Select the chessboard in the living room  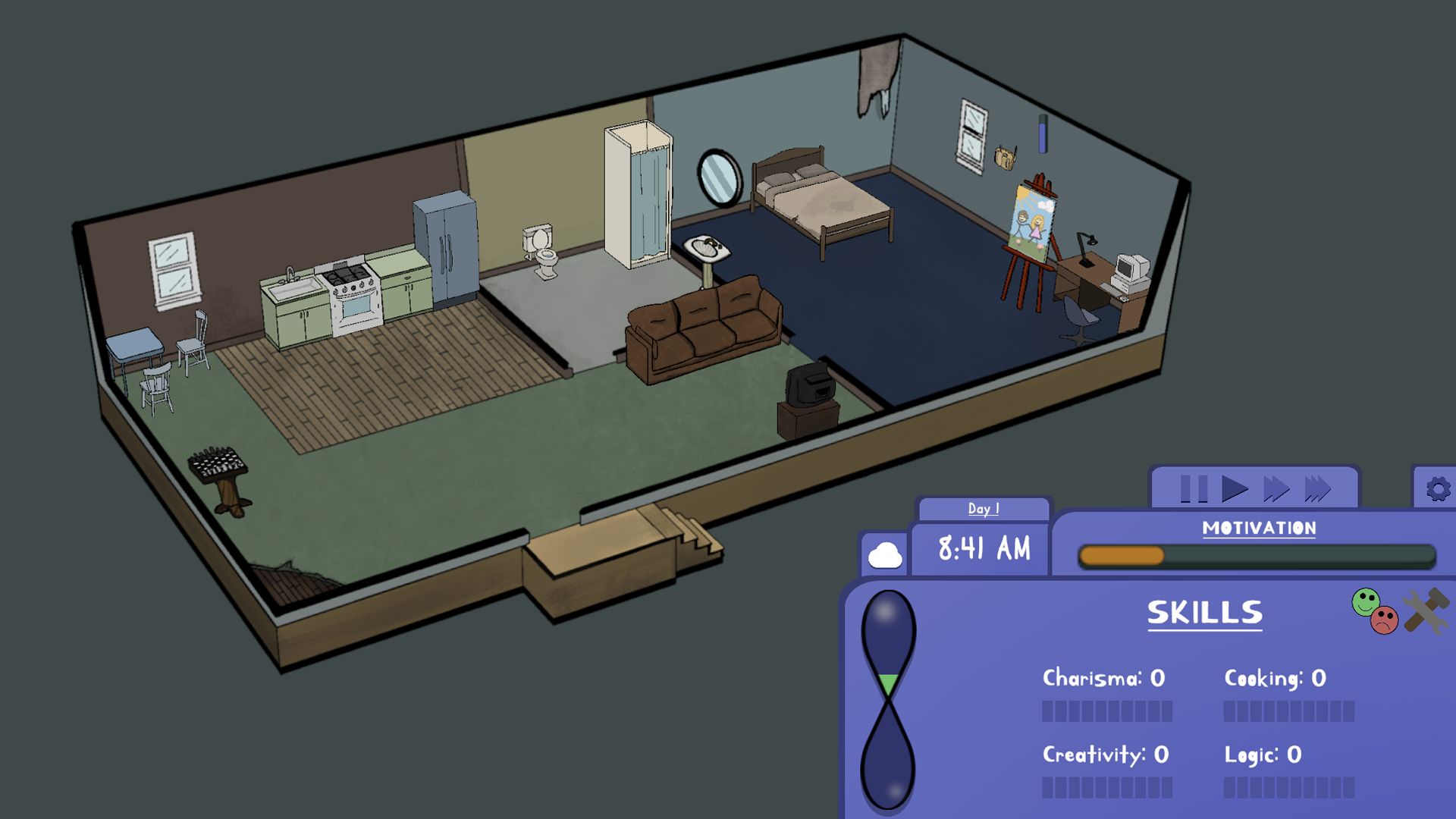coord(218,463)
